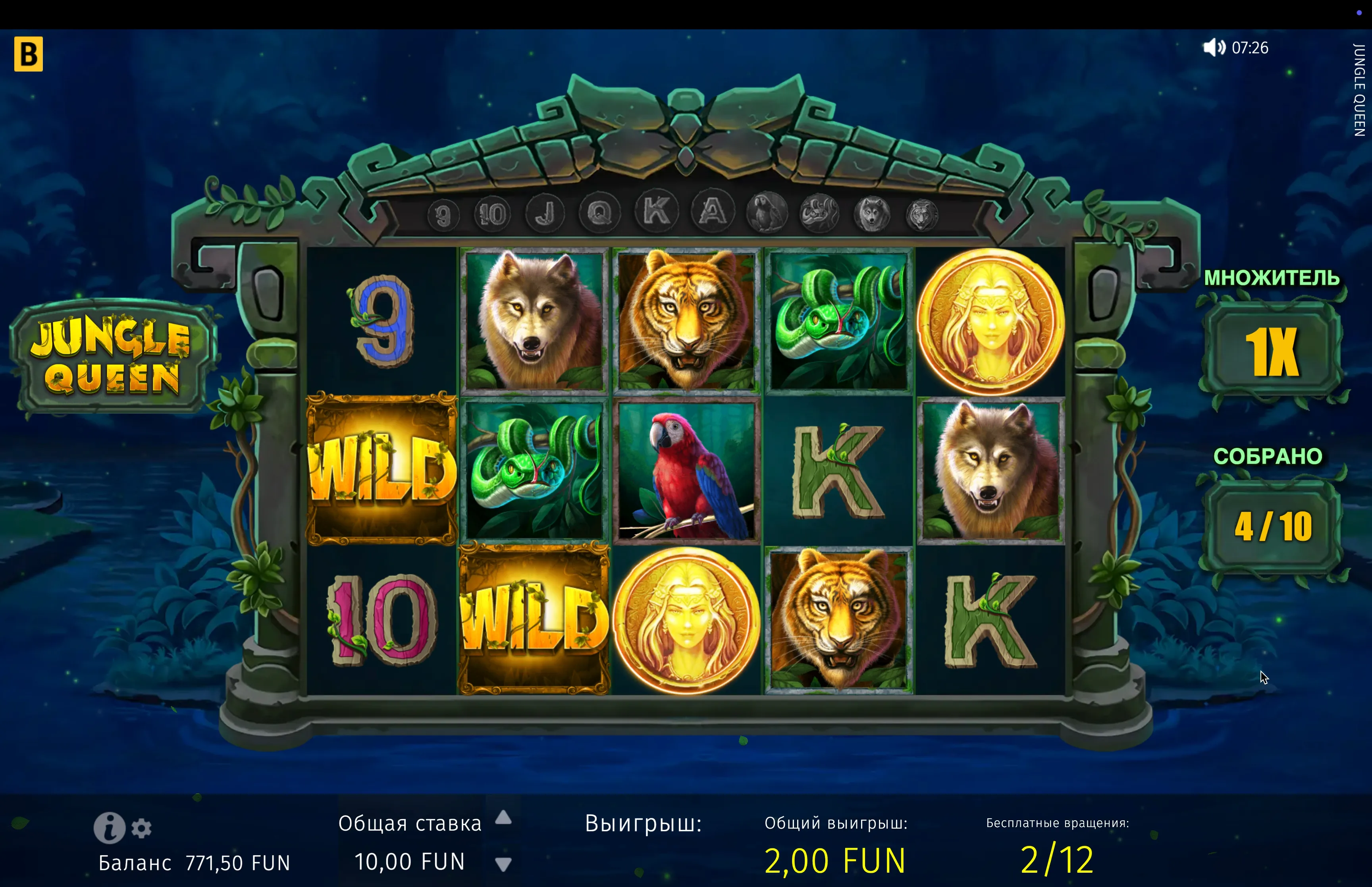Toggle sound with the speaker icon
This screenshot has width=1372, height=887.
1214,47
